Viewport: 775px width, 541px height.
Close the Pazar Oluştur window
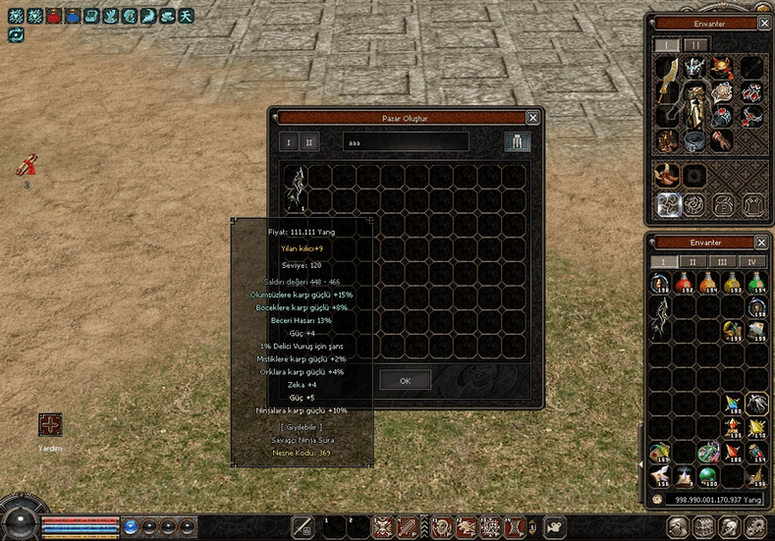[x=532, y=117]
